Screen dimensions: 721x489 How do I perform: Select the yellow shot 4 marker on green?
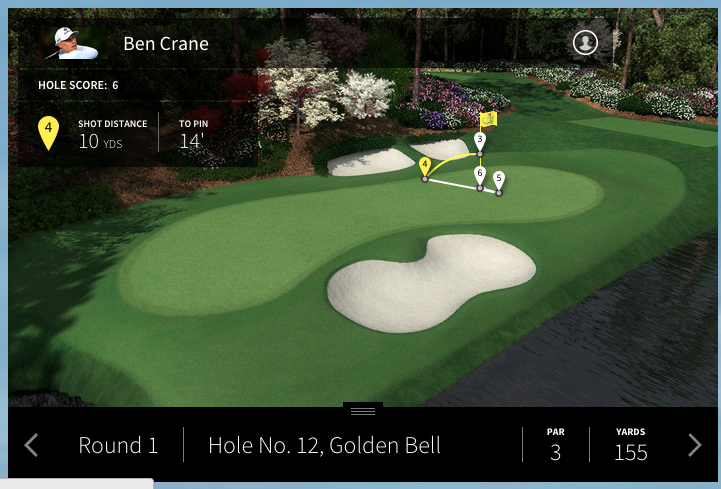tap(425, 165)
